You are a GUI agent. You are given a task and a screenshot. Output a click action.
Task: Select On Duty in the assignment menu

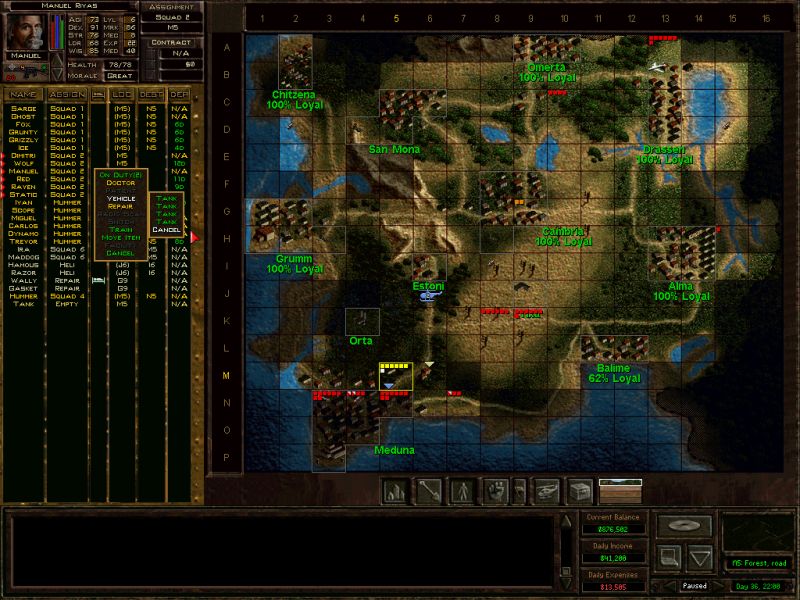pyautogui.click(x=120, y=175)
